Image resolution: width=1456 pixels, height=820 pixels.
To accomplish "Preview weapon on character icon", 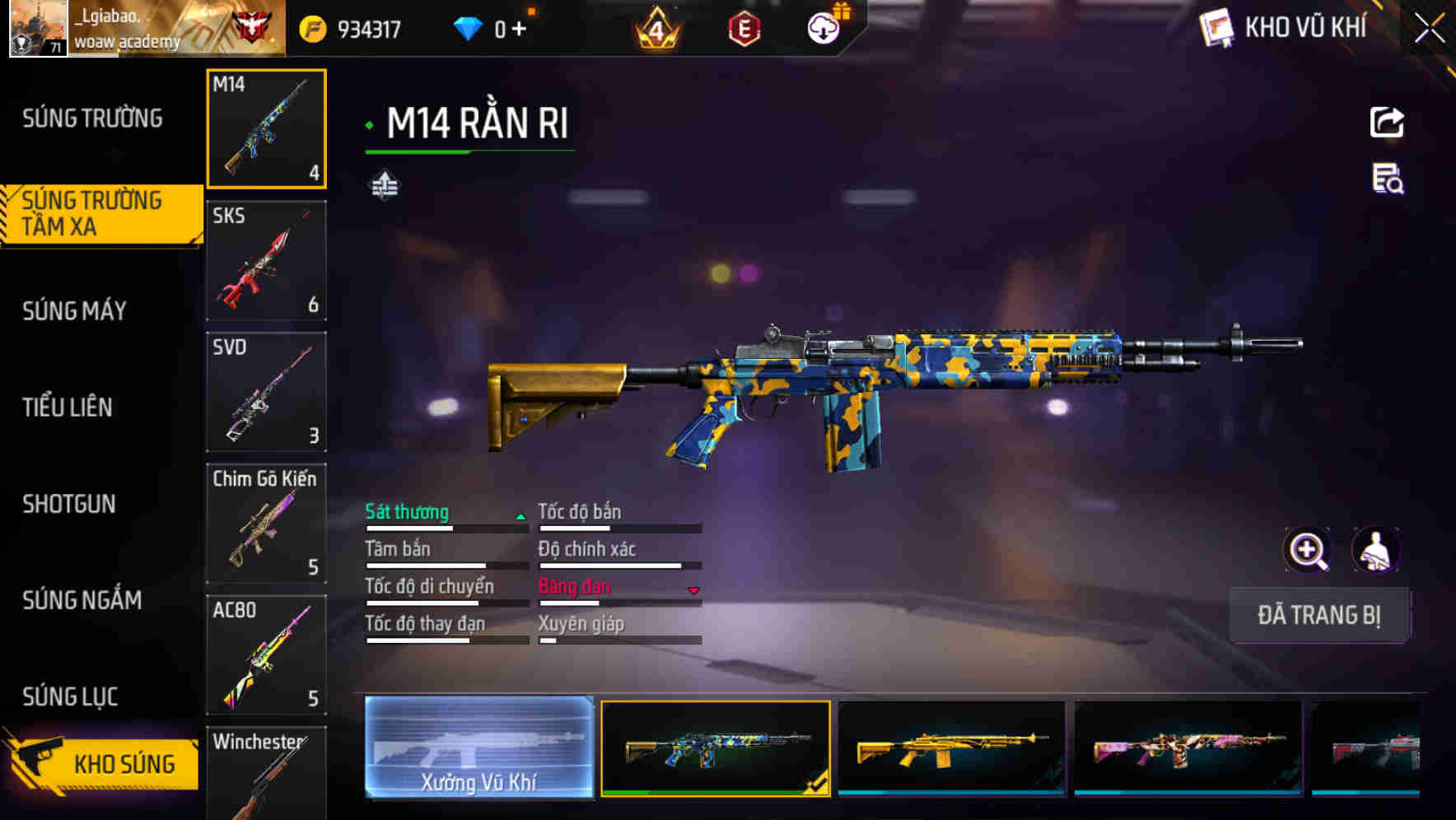I will coord(1376,550).
